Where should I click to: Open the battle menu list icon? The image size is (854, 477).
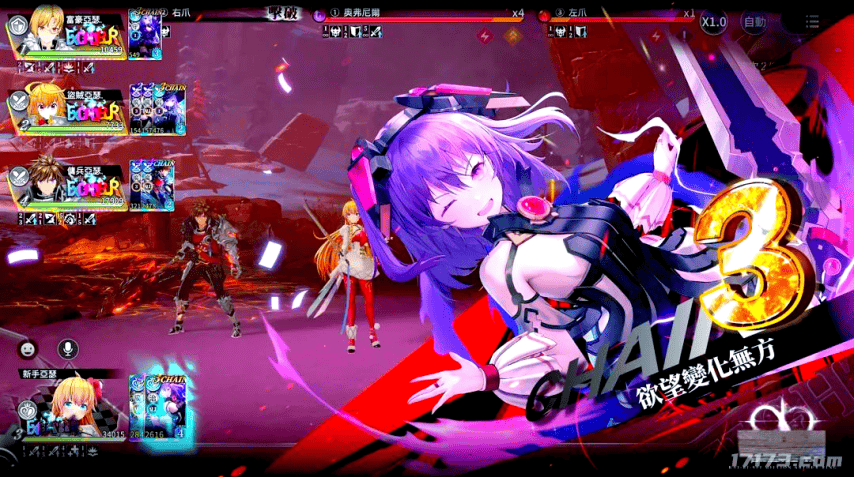pos(812,21)
